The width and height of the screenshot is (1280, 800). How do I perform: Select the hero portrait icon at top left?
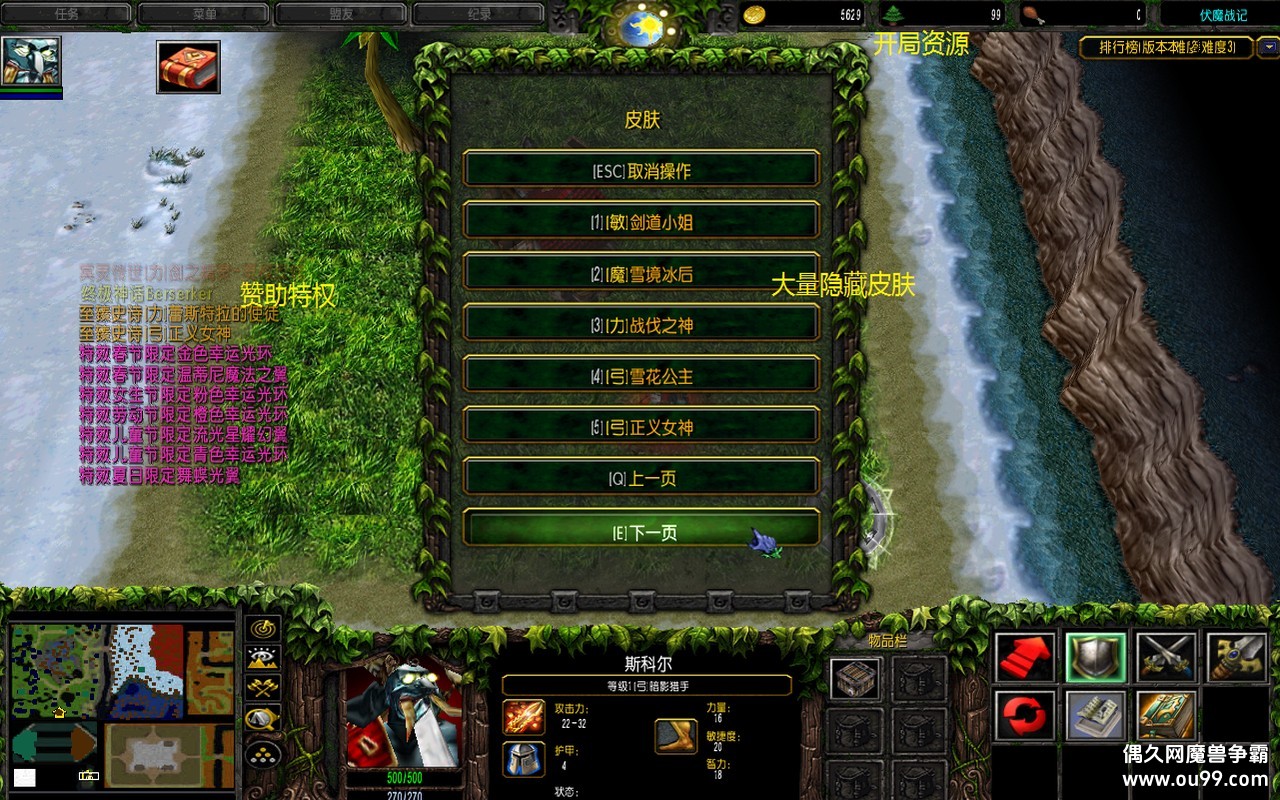tap(31, 62)
